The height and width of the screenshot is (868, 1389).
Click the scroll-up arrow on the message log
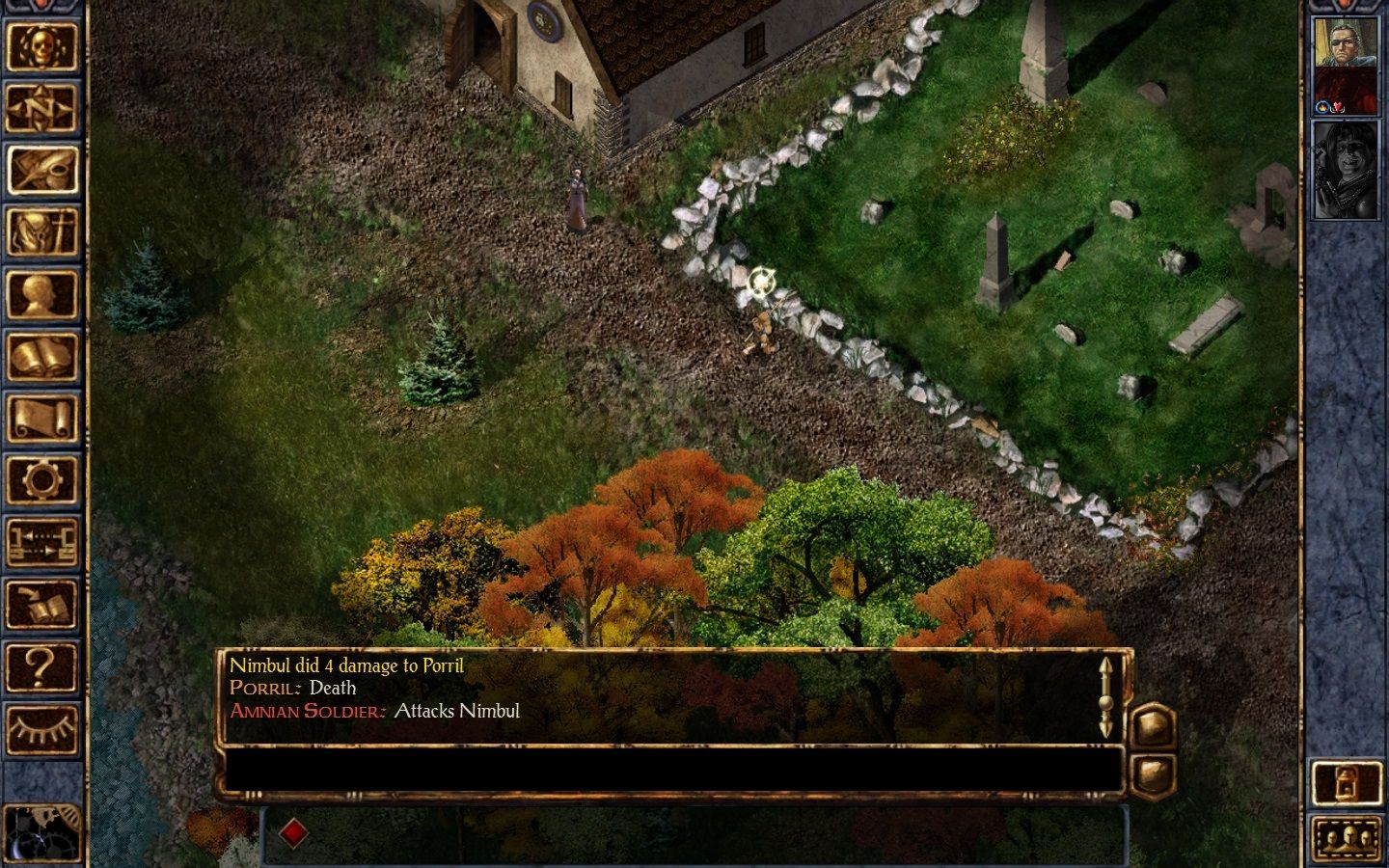coord(1106,665)
